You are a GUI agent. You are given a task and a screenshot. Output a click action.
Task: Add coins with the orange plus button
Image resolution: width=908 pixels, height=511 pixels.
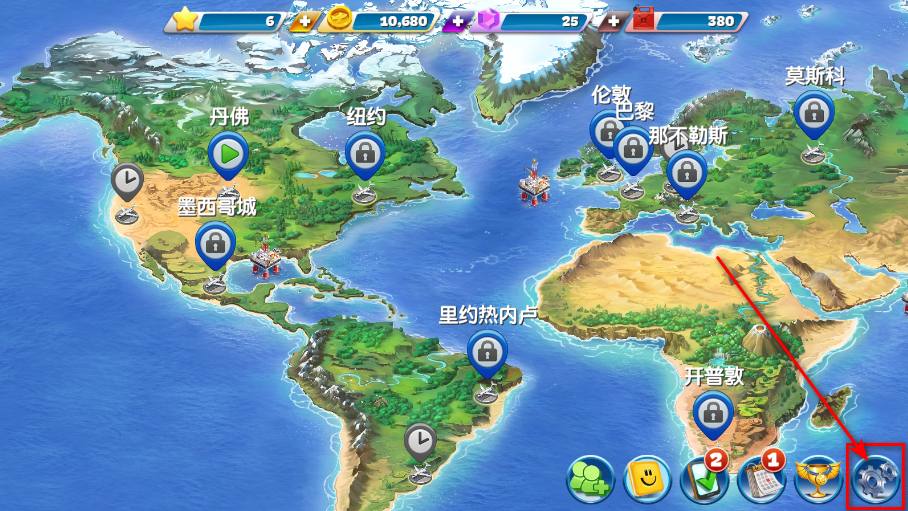tap(302, 21)
